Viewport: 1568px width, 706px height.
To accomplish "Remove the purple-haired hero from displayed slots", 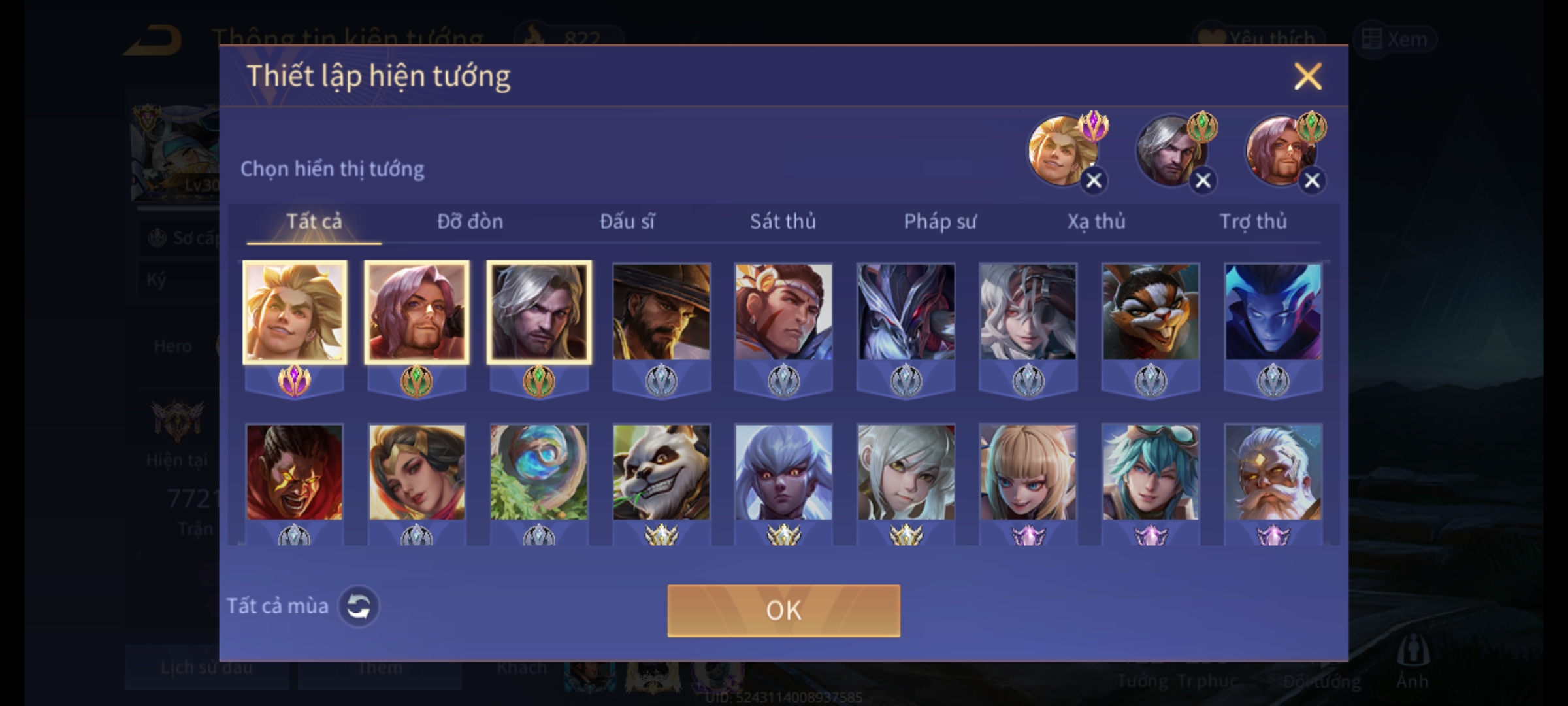I will [x=1312, y=180].
